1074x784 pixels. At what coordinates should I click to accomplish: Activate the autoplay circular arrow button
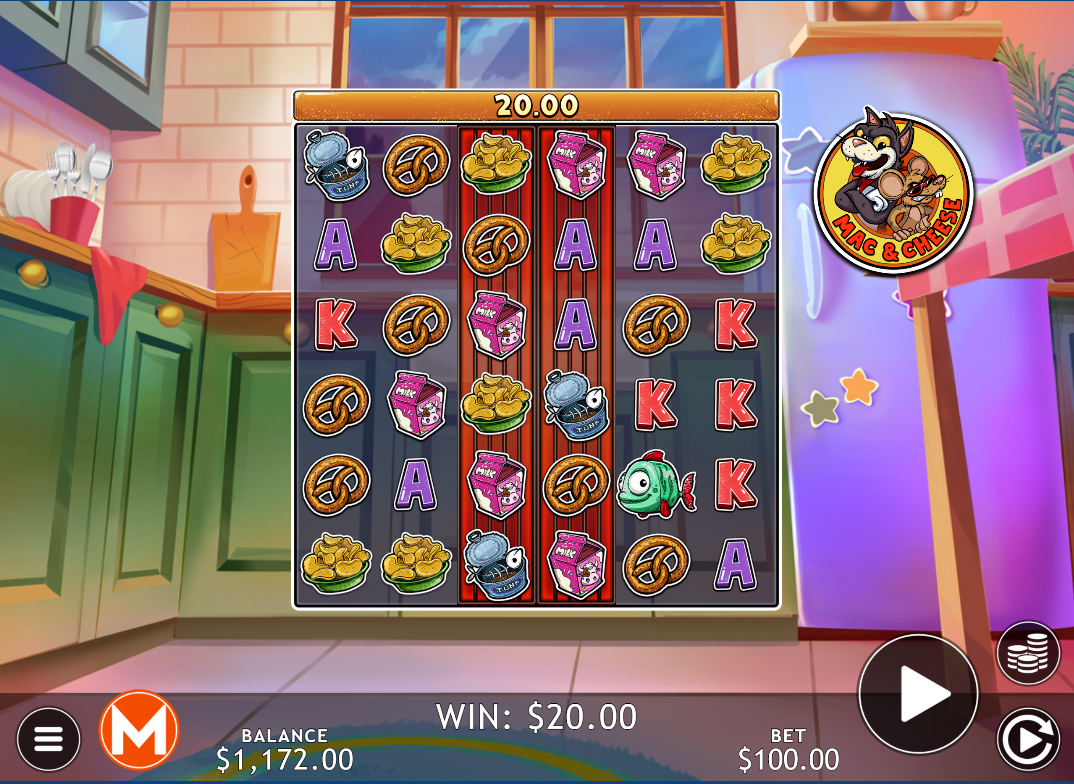[1028, 740]
